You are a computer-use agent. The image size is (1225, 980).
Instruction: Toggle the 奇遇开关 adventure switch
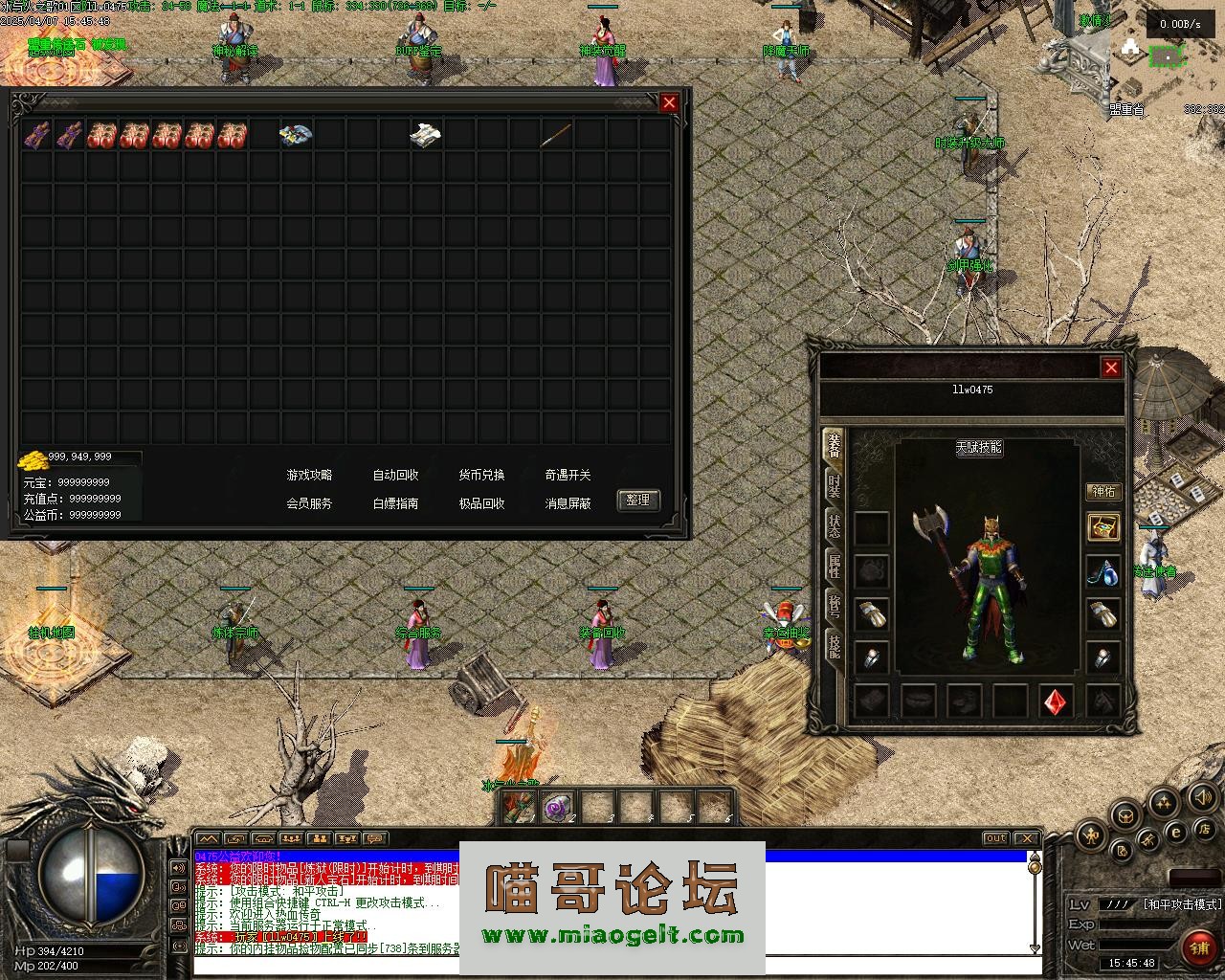(568, 475)
